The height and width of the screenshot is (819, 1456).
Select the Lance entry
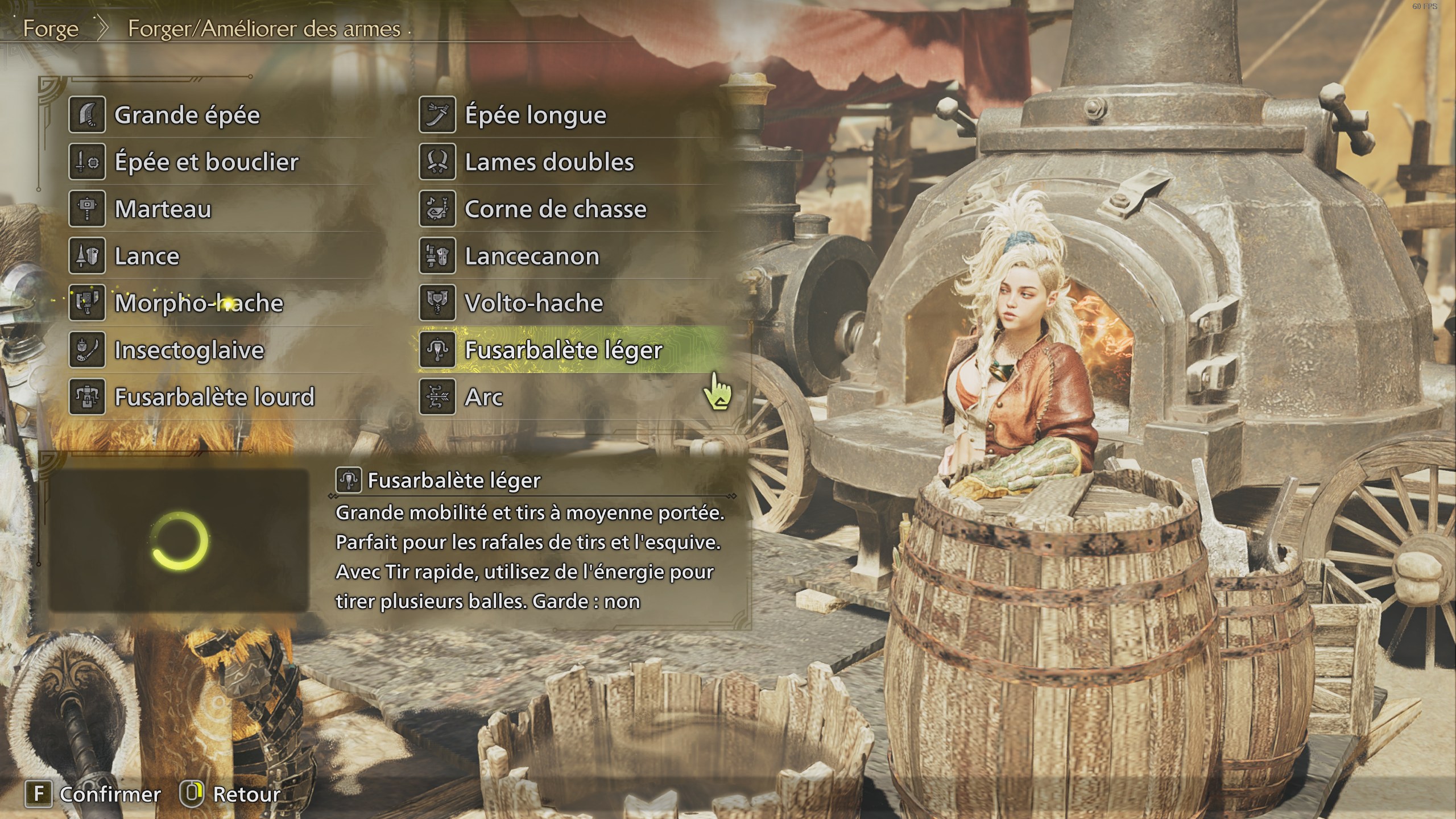coord(147,257)
